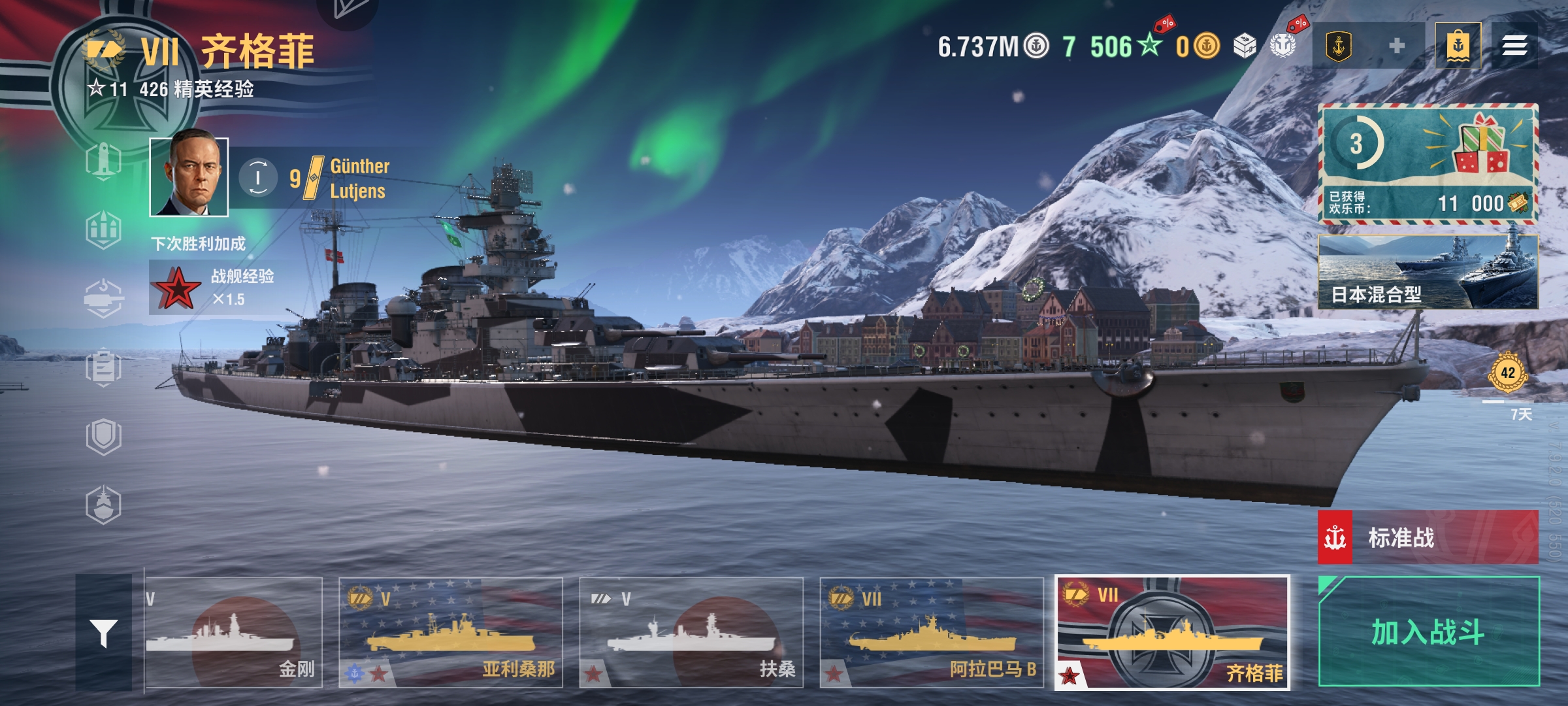Open the 日本混合型 event banner
The height and width of the screenshot is (706, 1568).
click(x=1428, y=272)
